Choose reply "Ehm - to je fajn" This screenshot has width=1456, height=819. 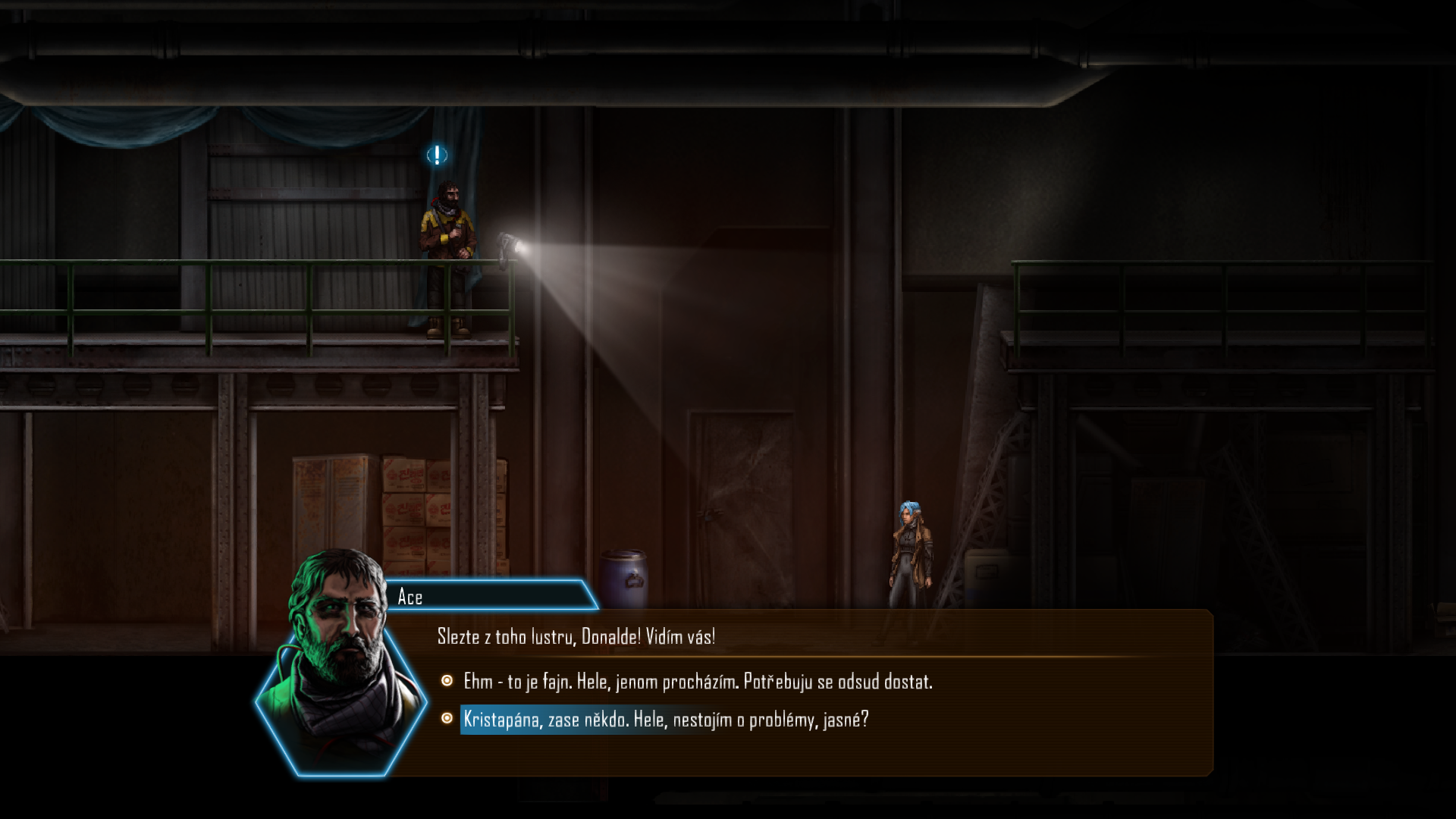coord(697,682)
